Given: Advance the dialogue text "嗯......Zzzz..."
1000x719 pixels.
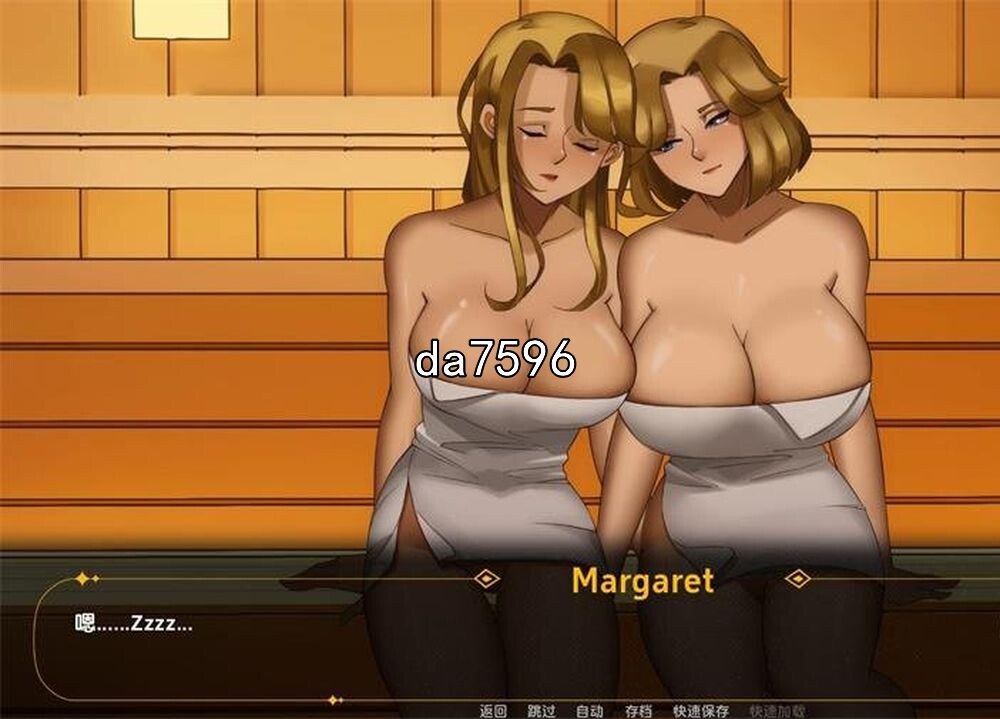Looking at the screenshot, I should point(135,624).
